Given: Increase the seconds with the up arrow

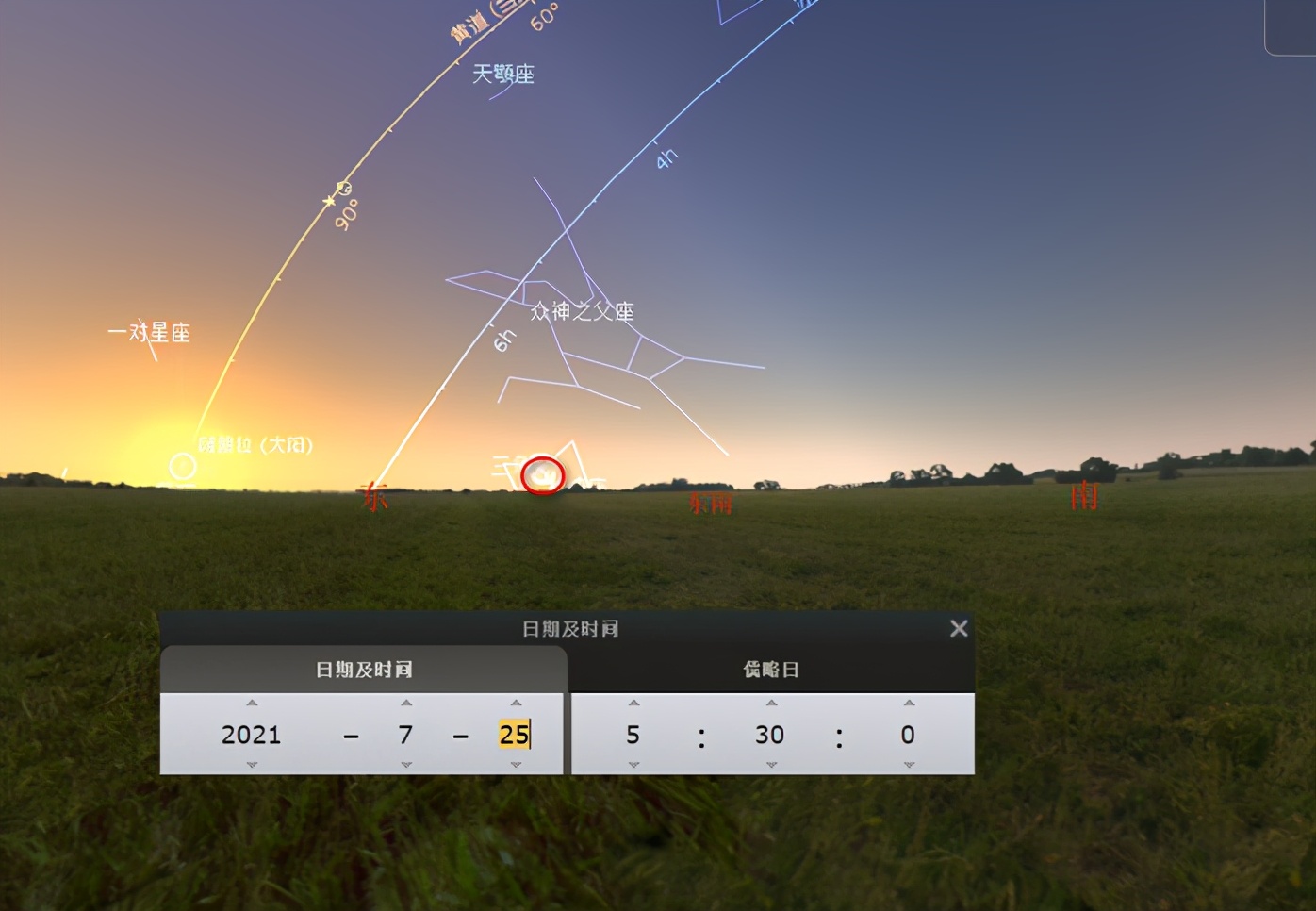Looking at the screenshot, I should pyautogui.click(x=909, y=704).
